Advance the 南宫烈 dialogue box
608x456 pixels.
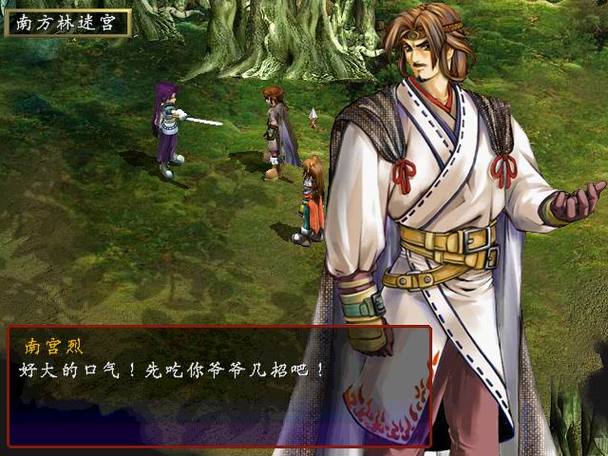coord(220,385)
